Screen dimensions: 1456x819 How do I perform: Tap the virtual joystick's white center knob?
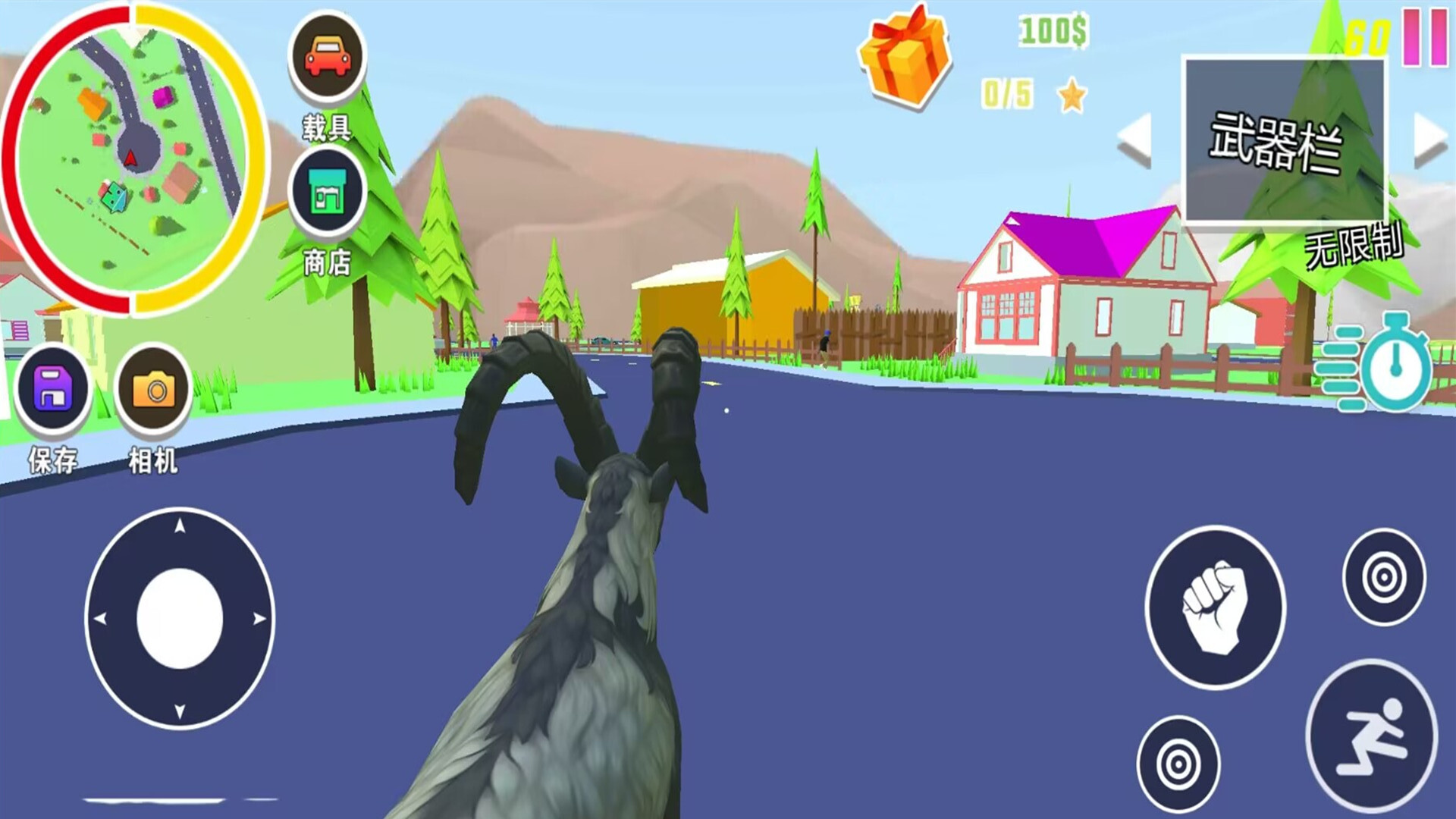(x=180, y=619)
